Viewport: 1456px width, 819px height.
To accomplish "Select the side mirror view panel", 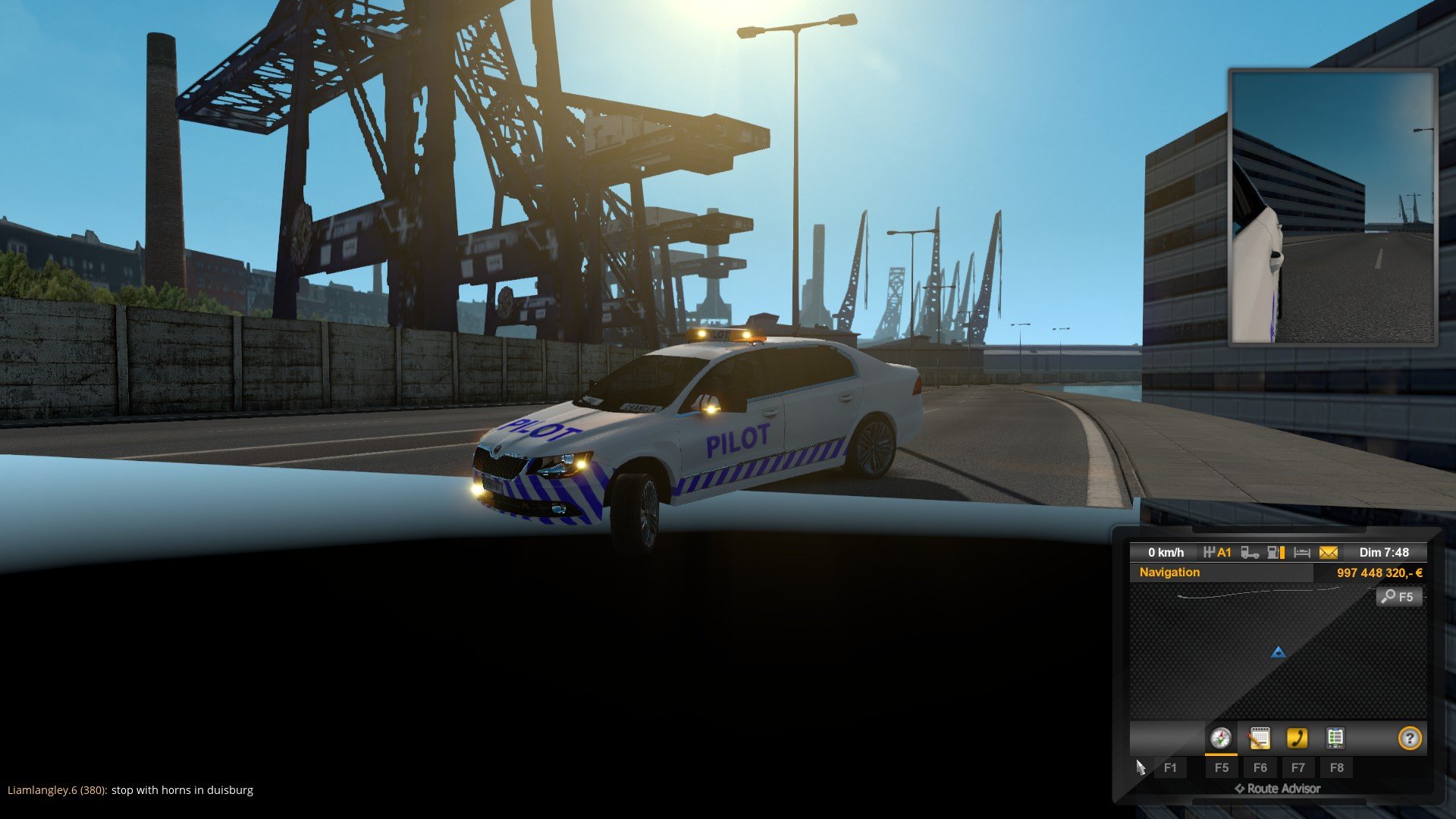I will click(x=1332, y=207).
